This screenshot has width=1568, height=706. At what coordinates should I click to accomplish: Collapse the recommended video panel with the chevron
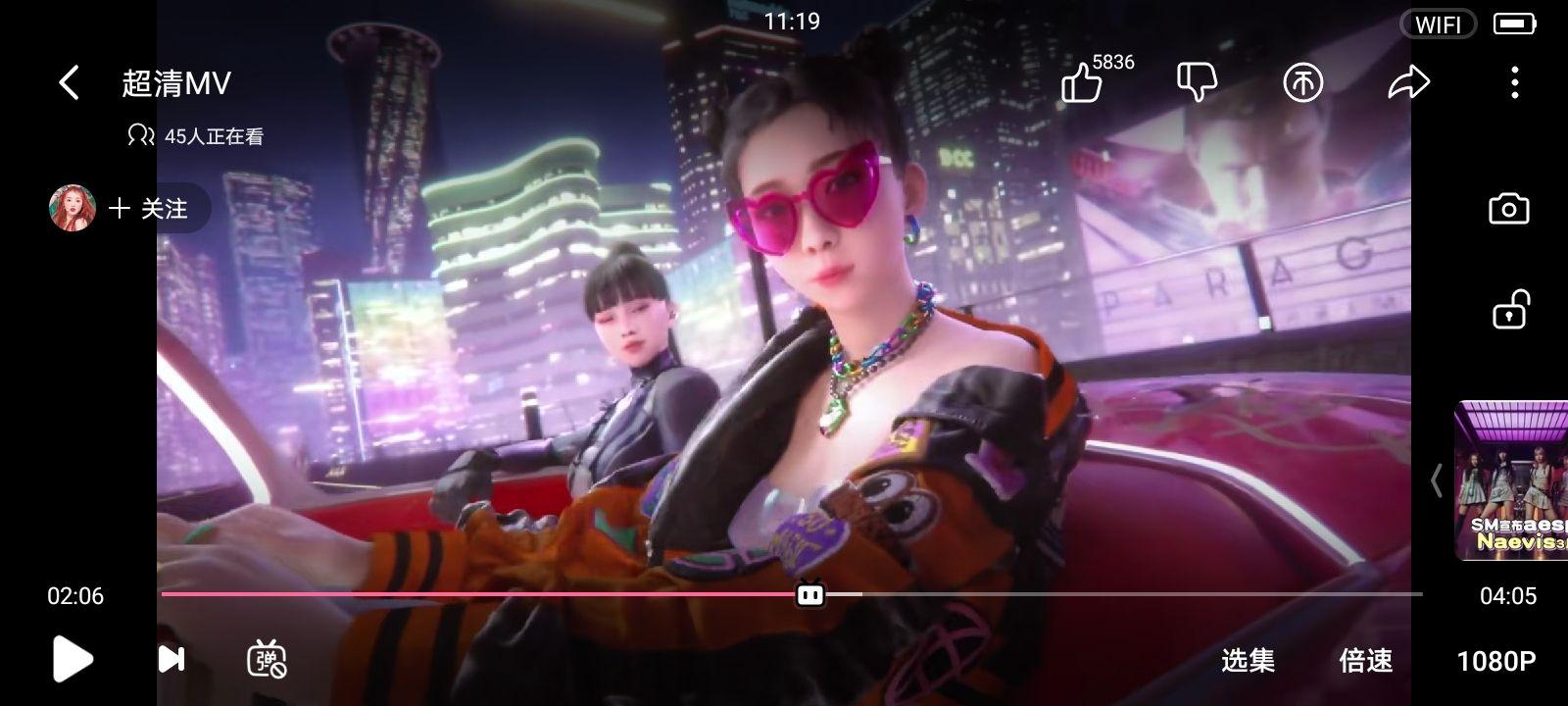click(1437, 480)
